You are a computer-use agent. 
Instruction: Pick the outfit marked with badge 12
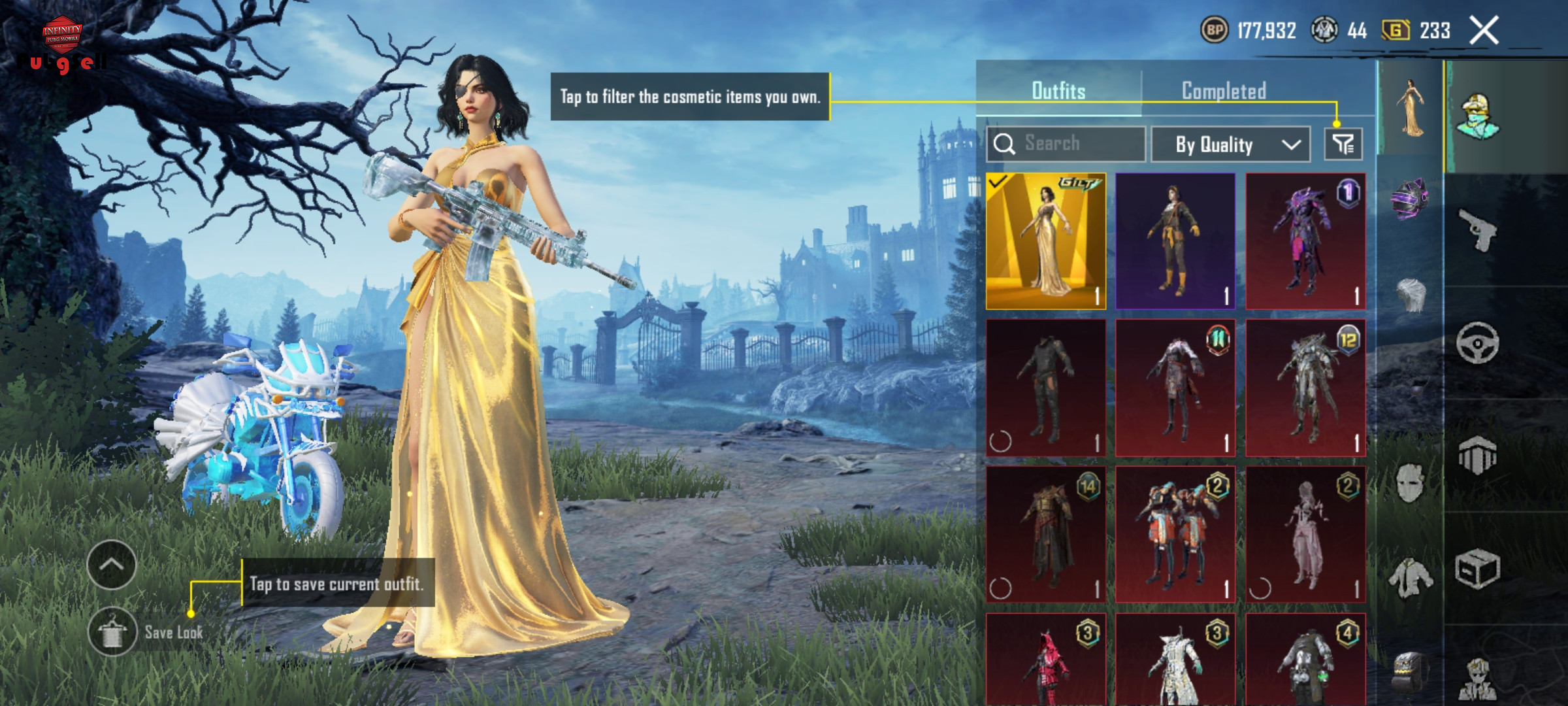click(x=1305, y=388)
